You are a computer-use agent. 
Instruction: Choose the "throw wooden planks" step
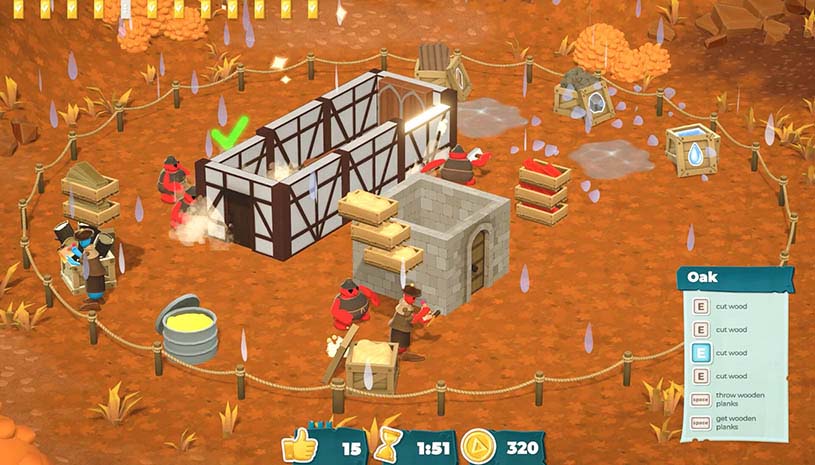click(x=736, y=402)
